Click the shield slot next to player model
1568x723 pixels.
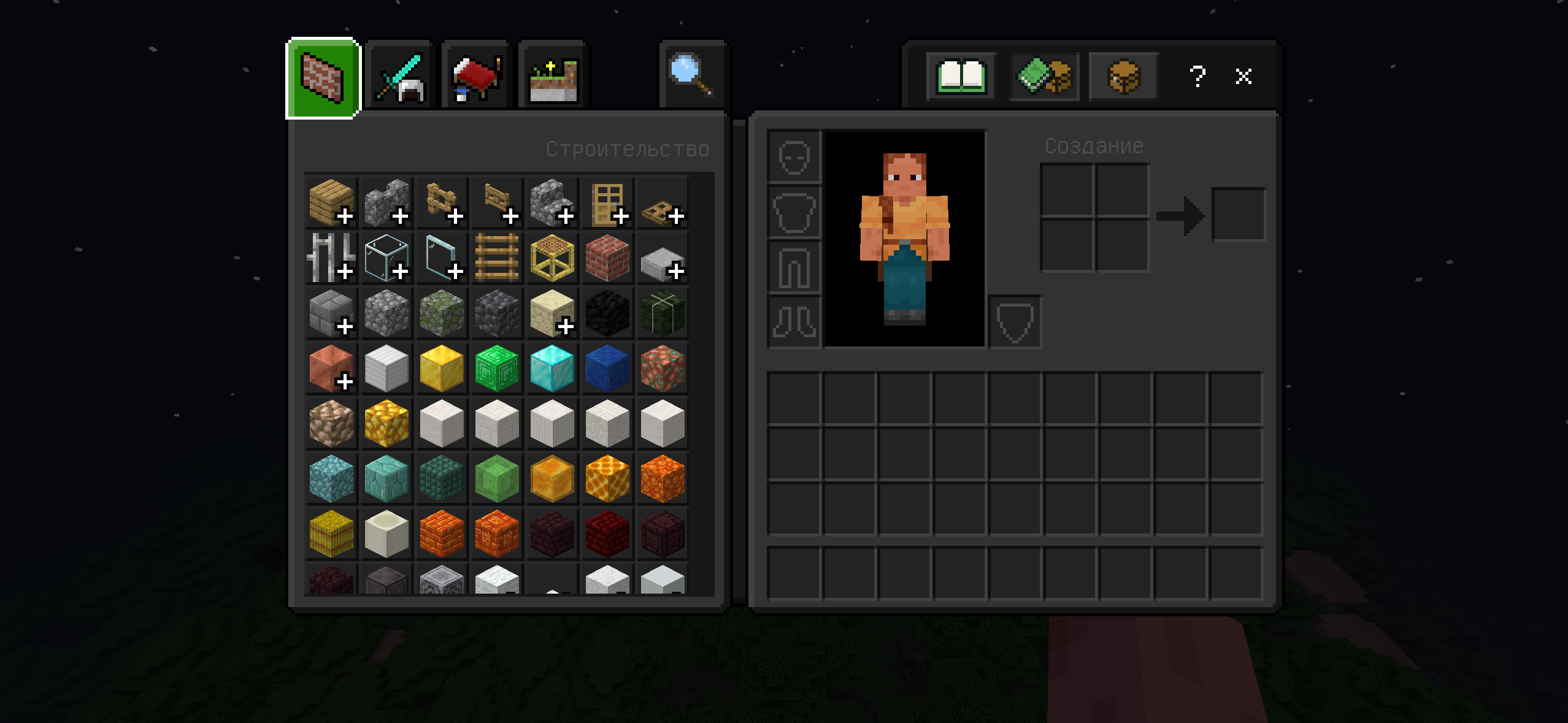pyautogui.click(x=1015, y=321)
